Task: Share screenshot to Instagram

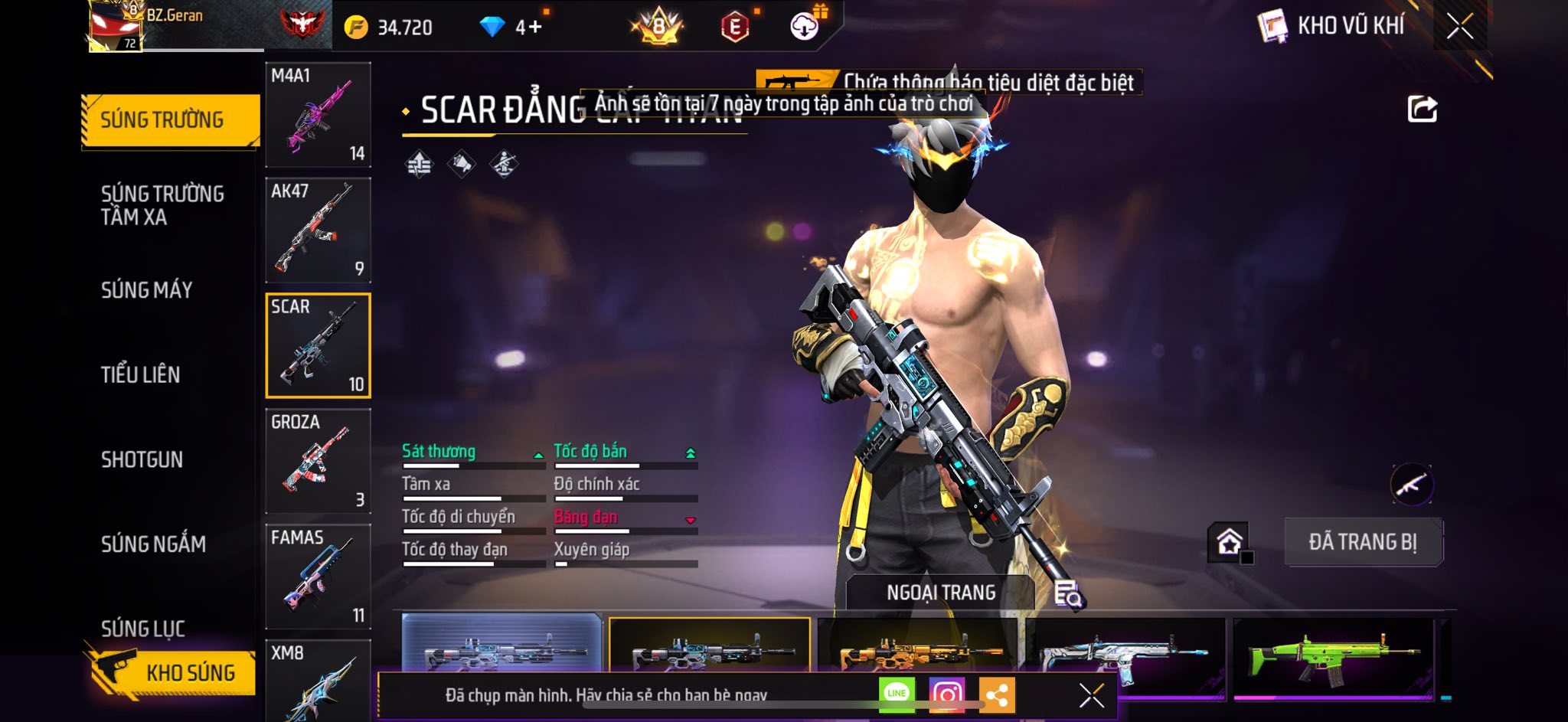Action: click(947, 694)
